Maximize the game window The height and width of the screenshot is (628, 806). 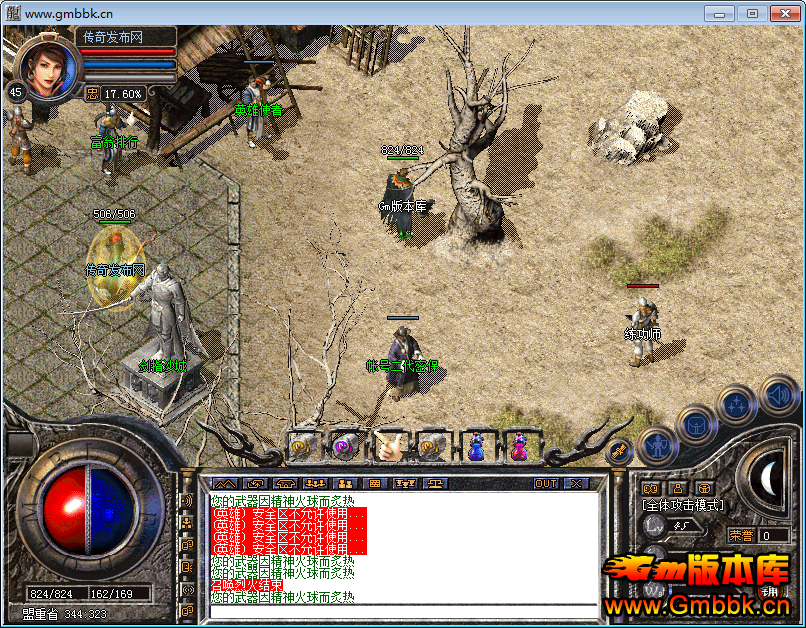point(752,13)
